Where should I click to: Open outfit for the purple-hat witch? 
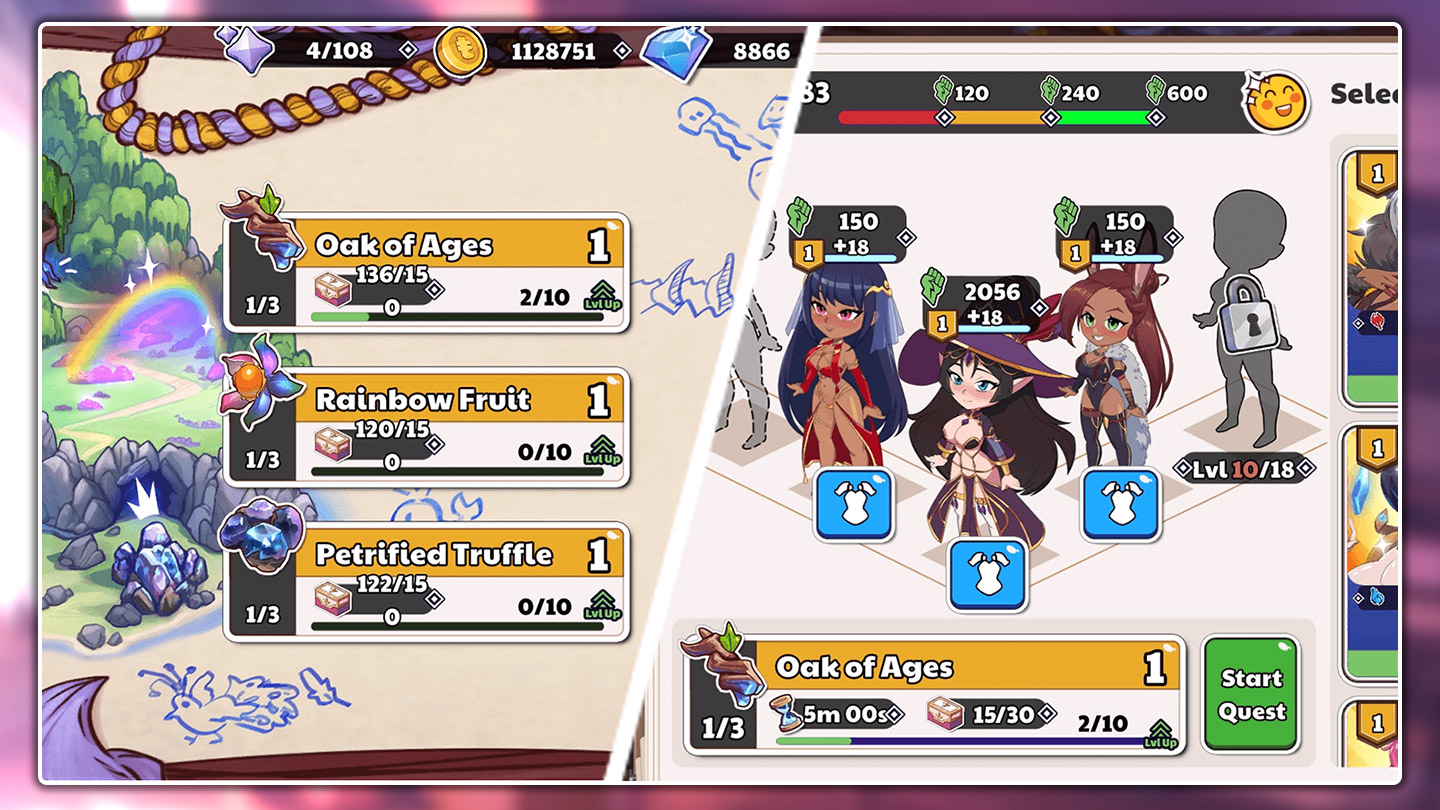[987, 574]
